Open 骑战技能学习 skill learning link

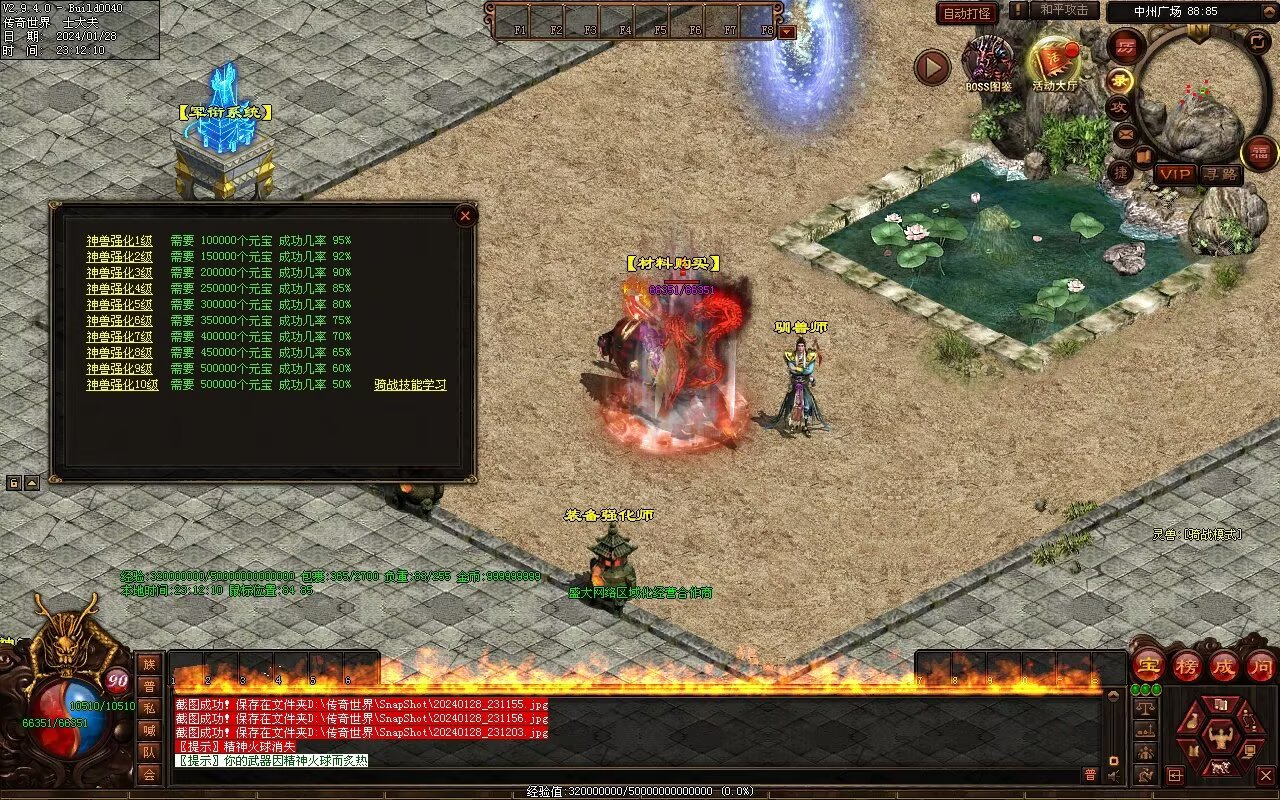(410, 385)
